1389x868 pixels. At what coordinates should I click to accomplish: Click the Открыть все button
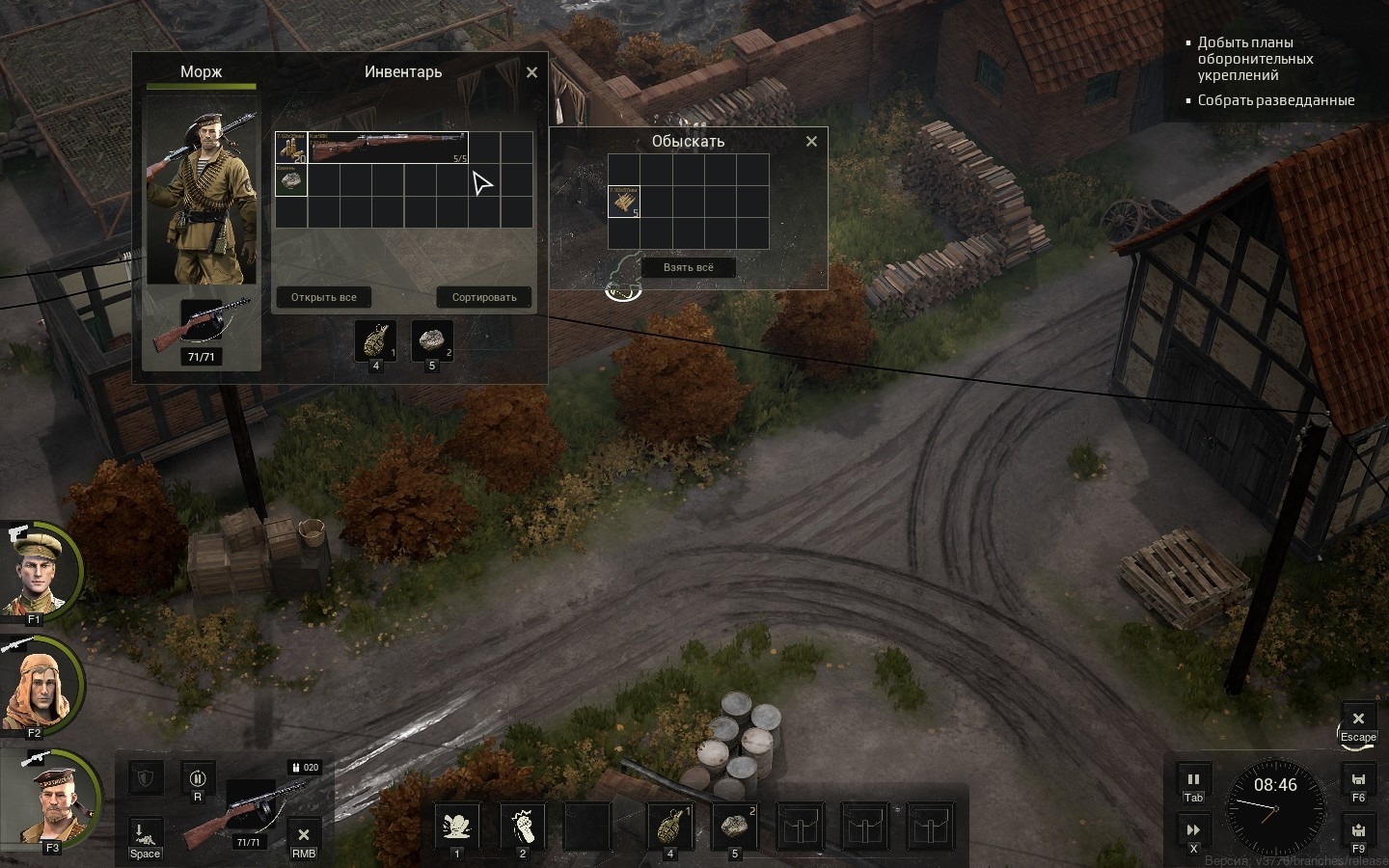(324, 297)
